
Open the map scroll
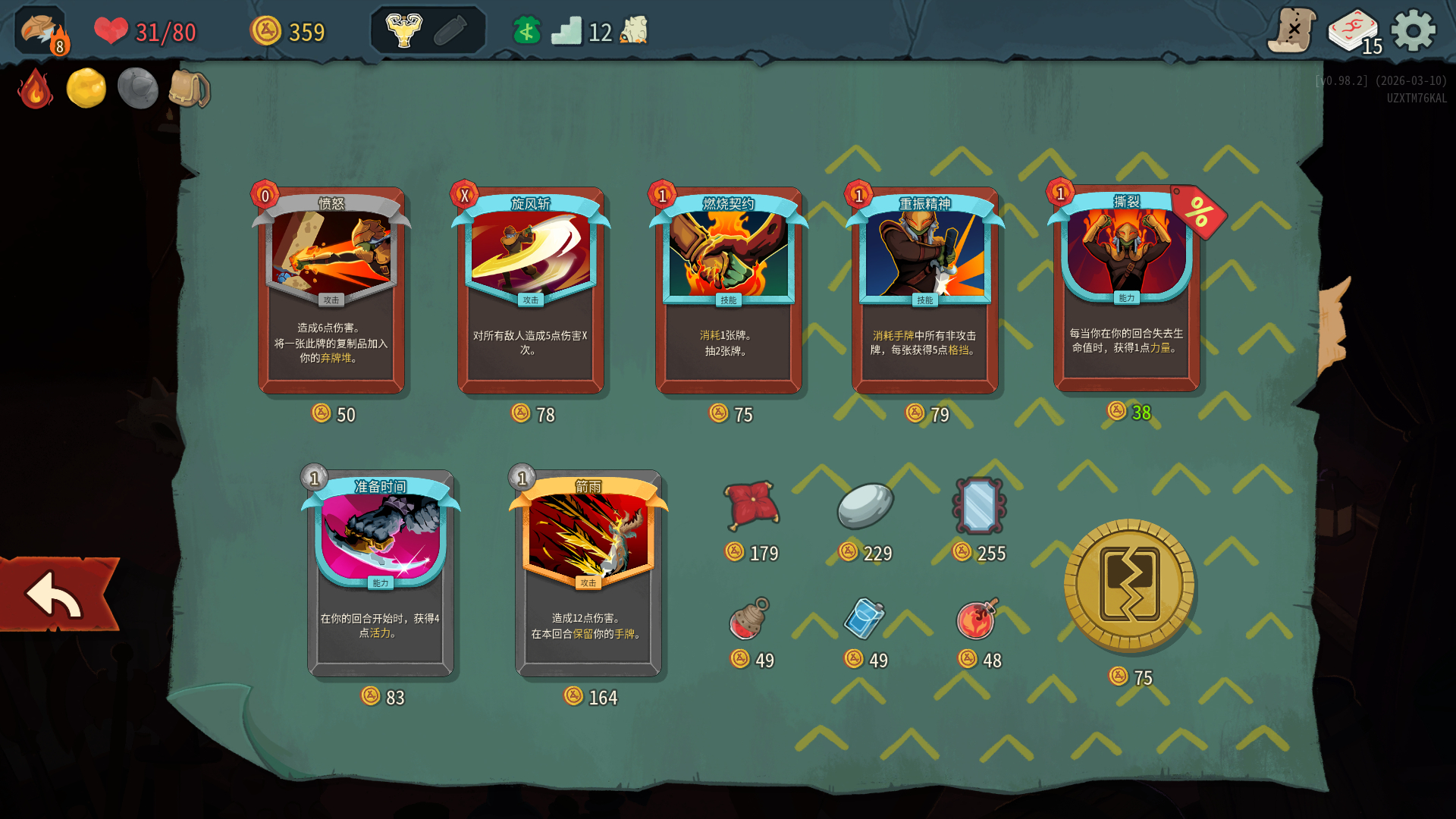[x=1291, y=31]
